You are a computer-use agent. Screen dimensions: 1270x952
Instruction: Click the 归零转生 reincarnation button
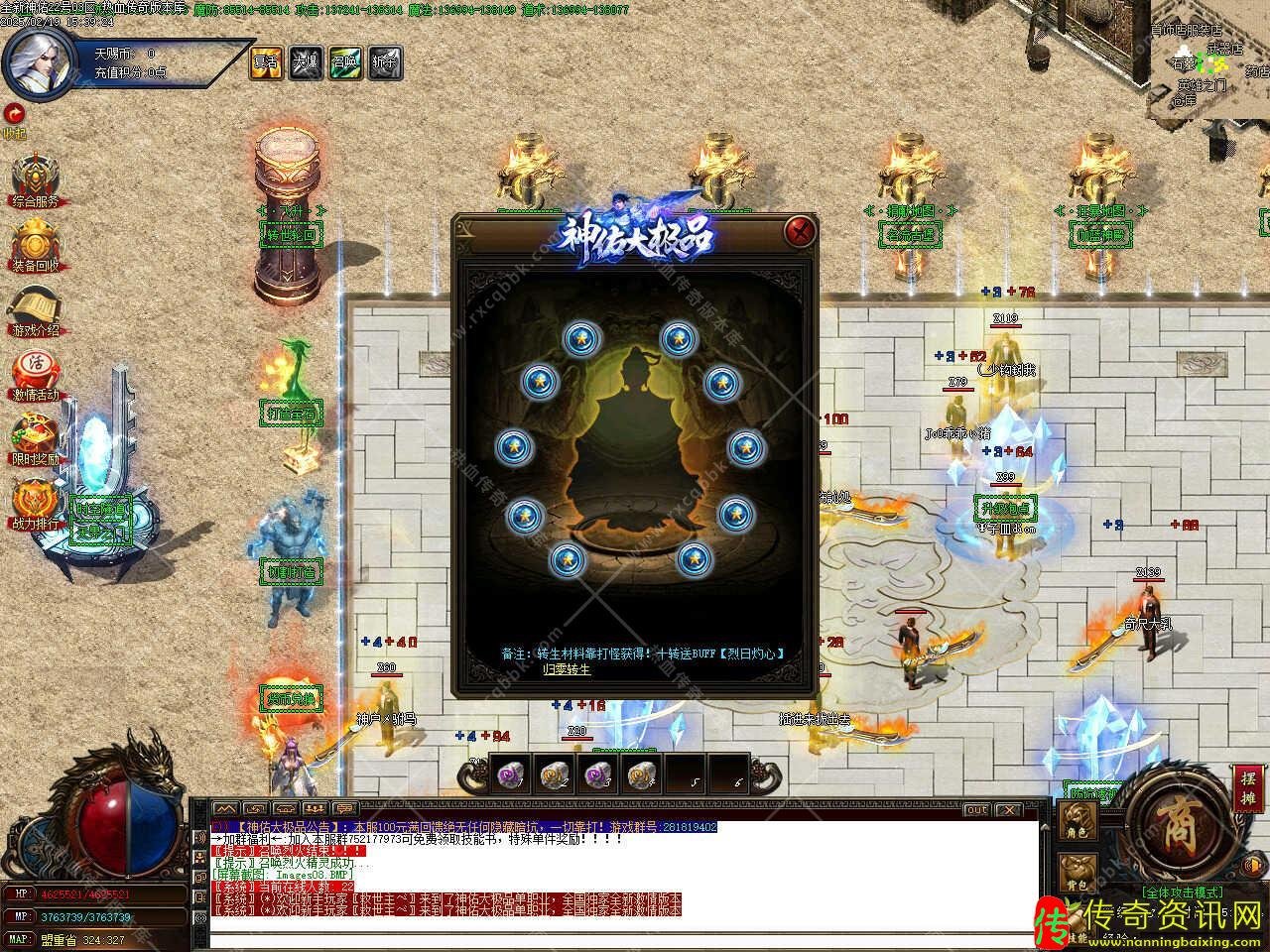(x=566, y=669)
